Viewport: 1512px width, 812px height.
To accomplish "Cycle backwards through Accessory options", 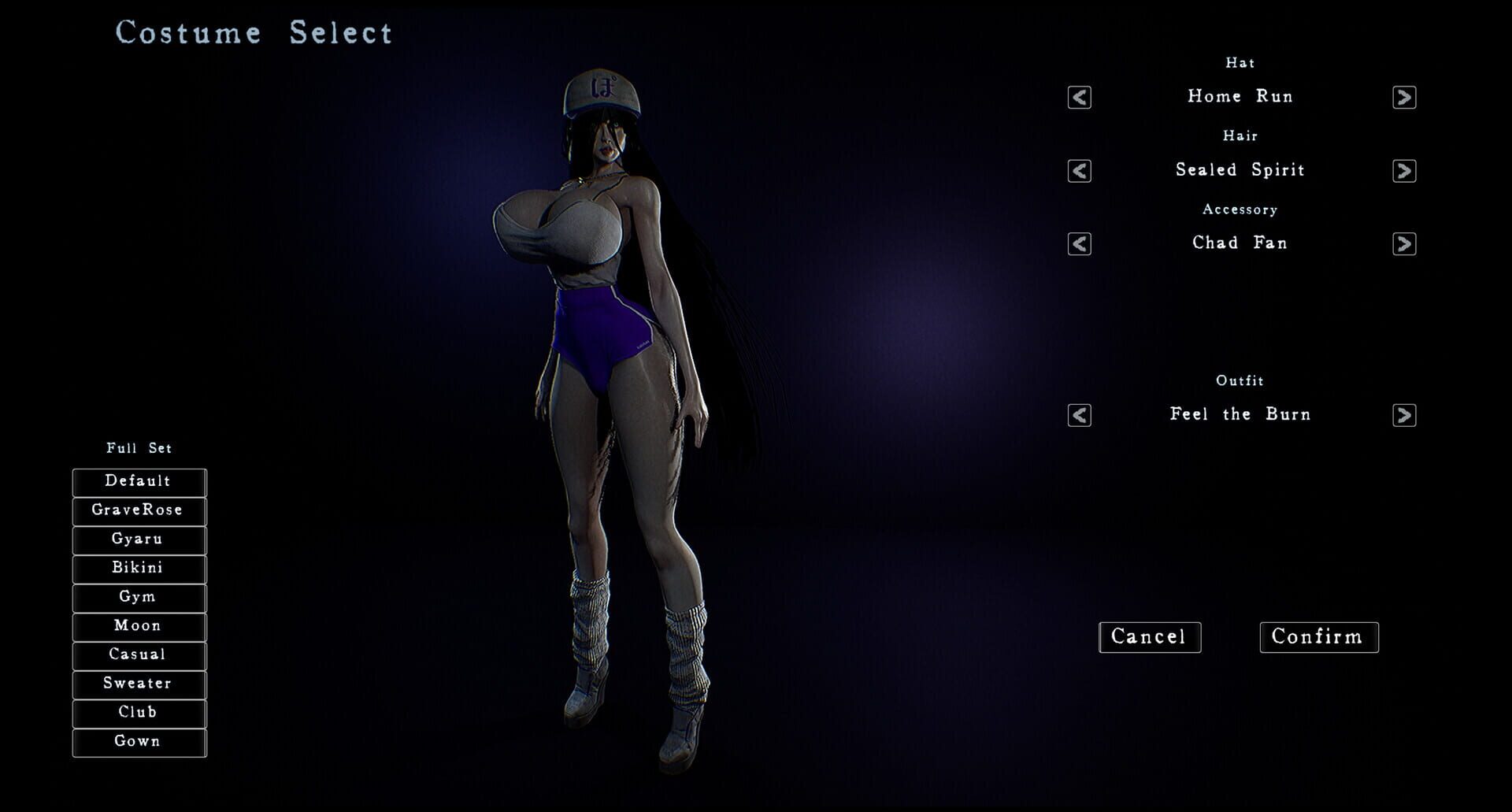I will pyautogui.click(x=1078, y=243).
